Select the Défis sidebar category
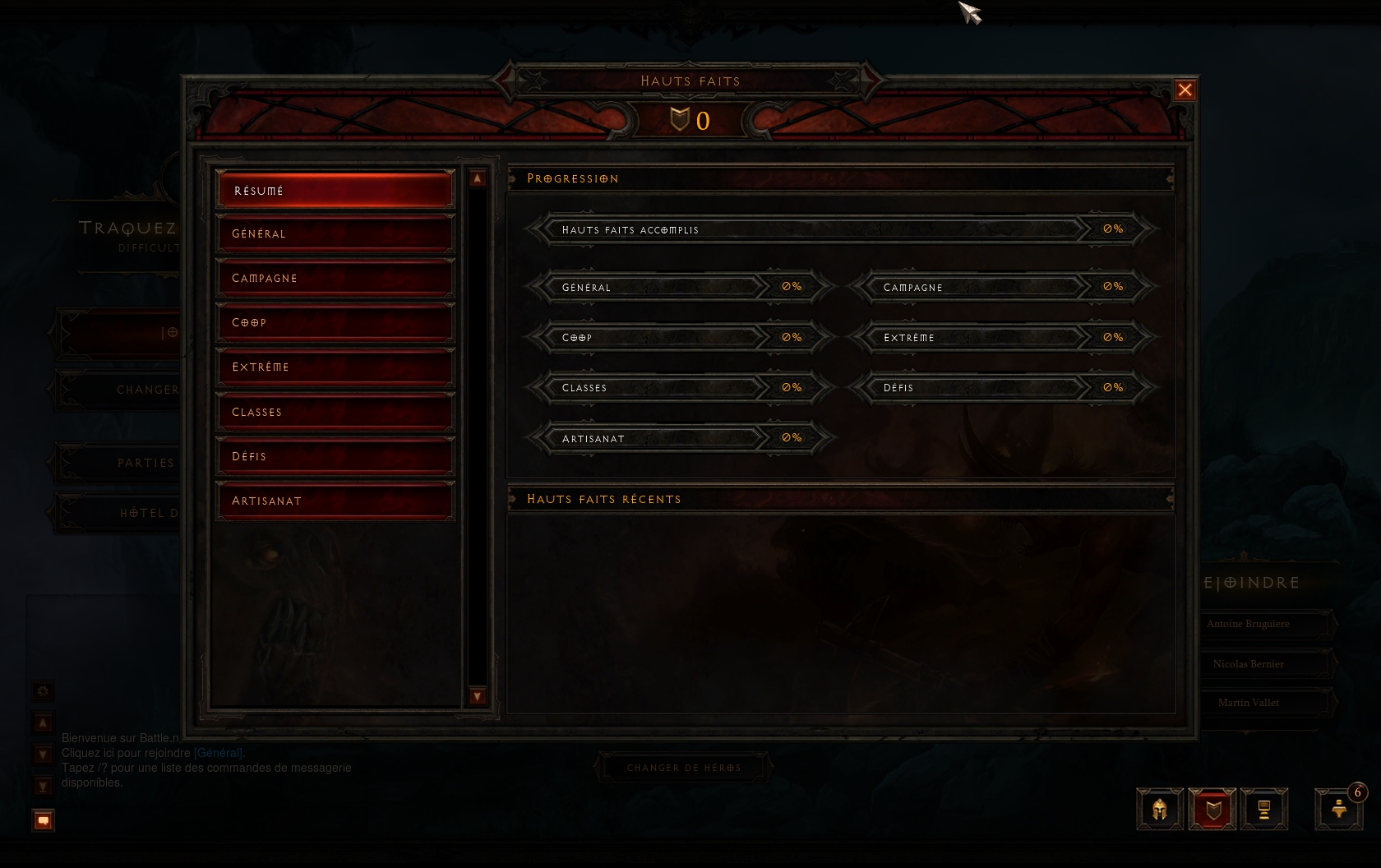Image resolution: width=1381 pixels, height=868 pixels. [x=335, y=456]
